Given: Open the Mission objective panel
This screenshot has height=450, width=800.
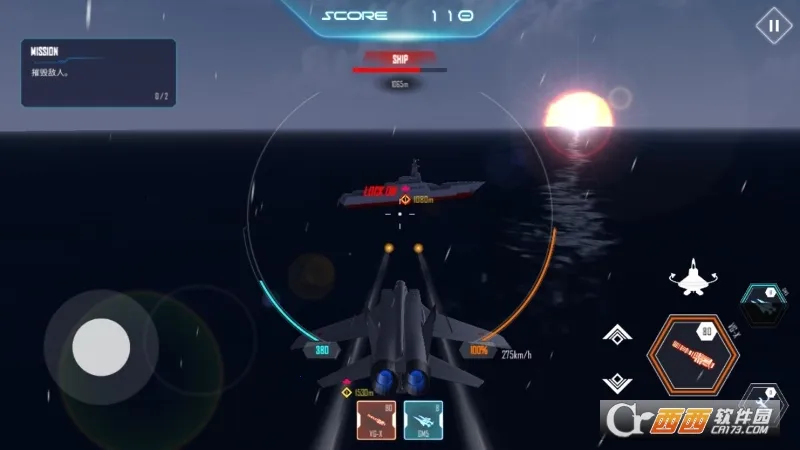Looking at the screenshot, I should 98,72.
